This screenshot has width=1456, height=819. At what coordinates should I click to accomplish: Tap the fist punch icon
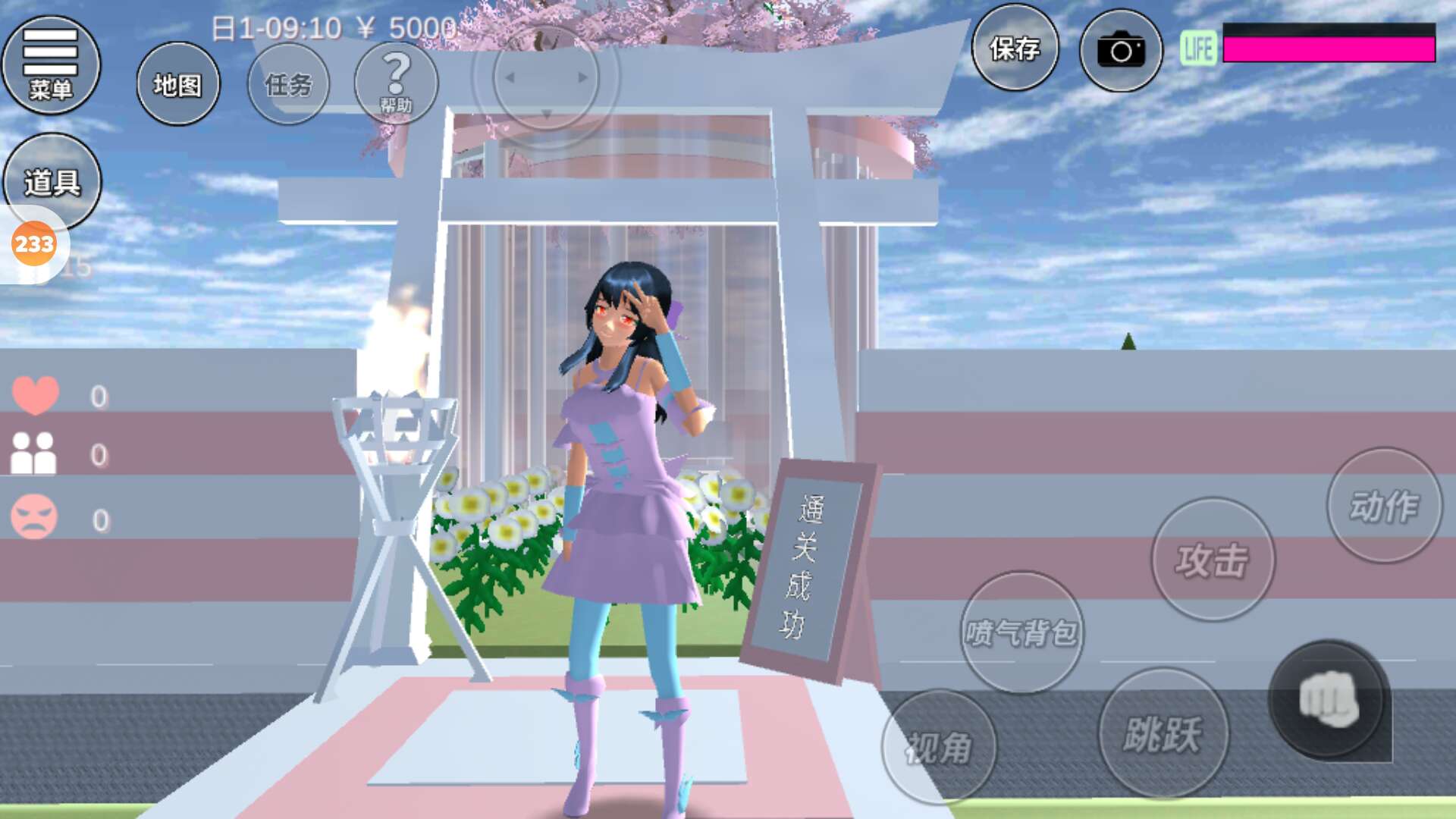point(1328,699)
